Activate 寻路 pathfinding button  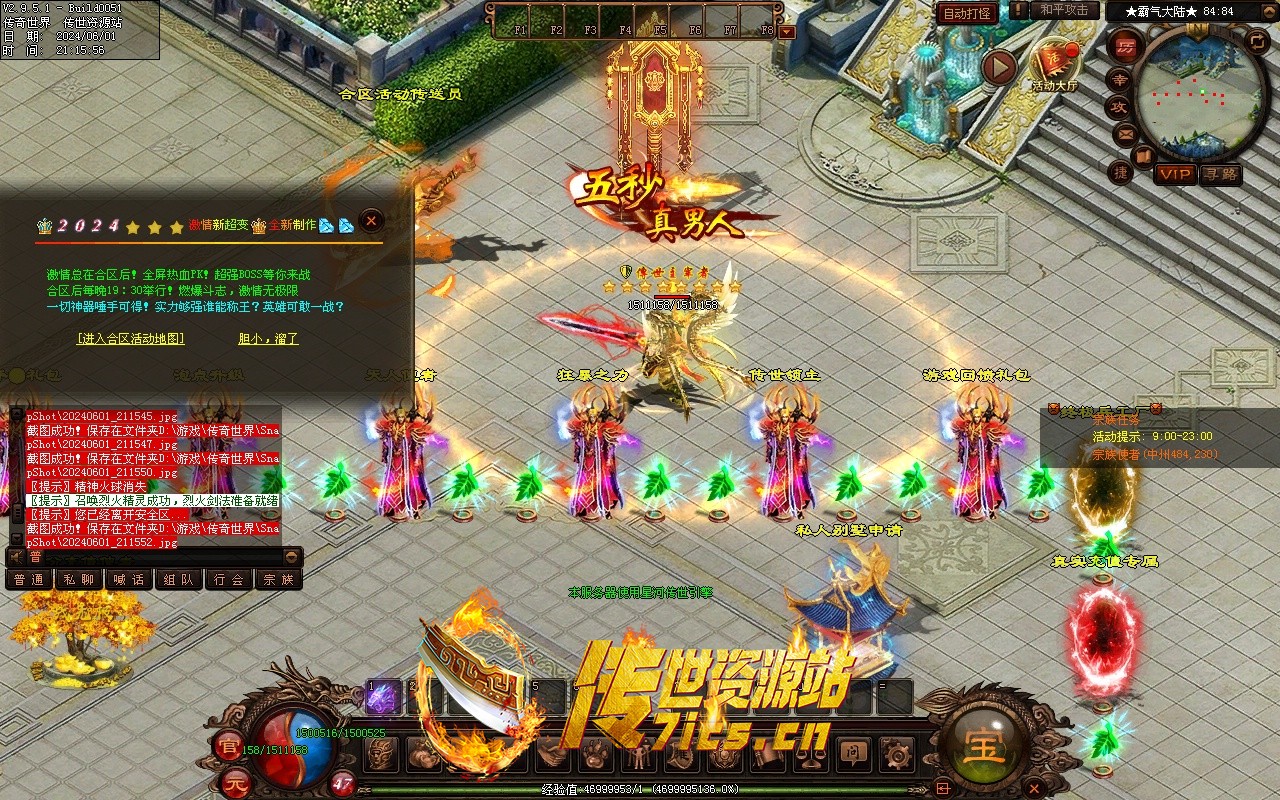tap(1220, 174)
